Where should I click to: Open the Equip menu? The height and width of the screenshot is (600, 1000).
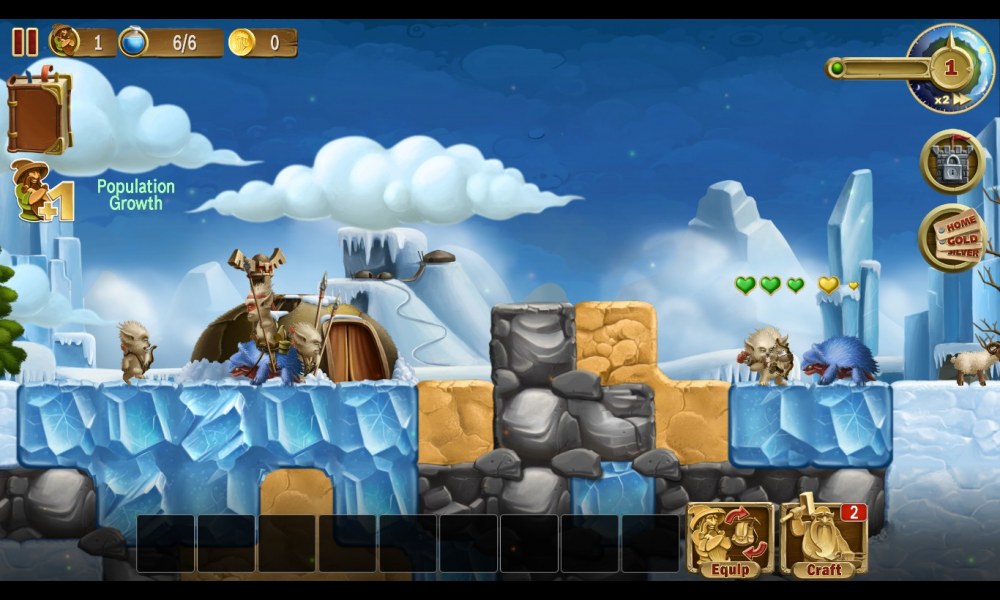[730, 540]
